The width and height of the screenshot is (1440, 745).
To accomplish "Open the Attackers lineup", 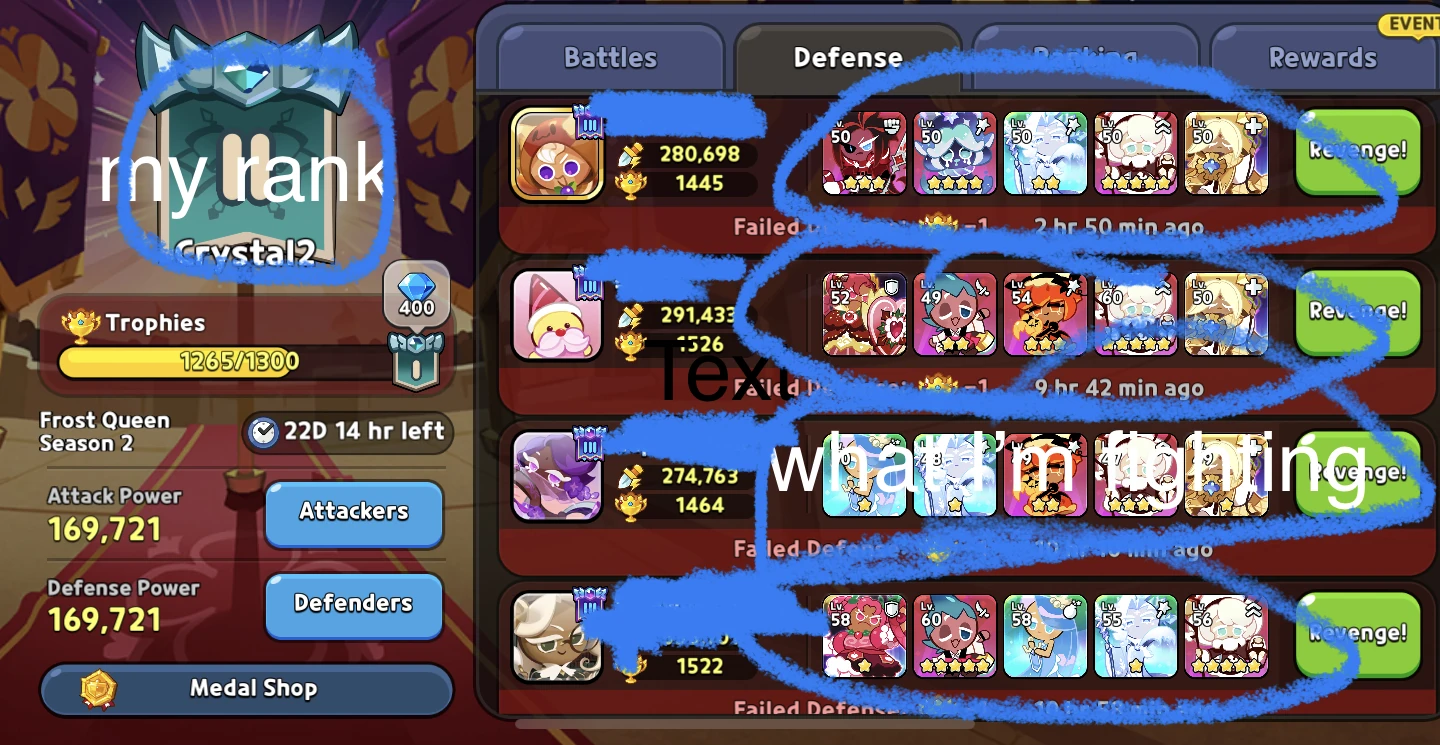I will pos(353,513).
